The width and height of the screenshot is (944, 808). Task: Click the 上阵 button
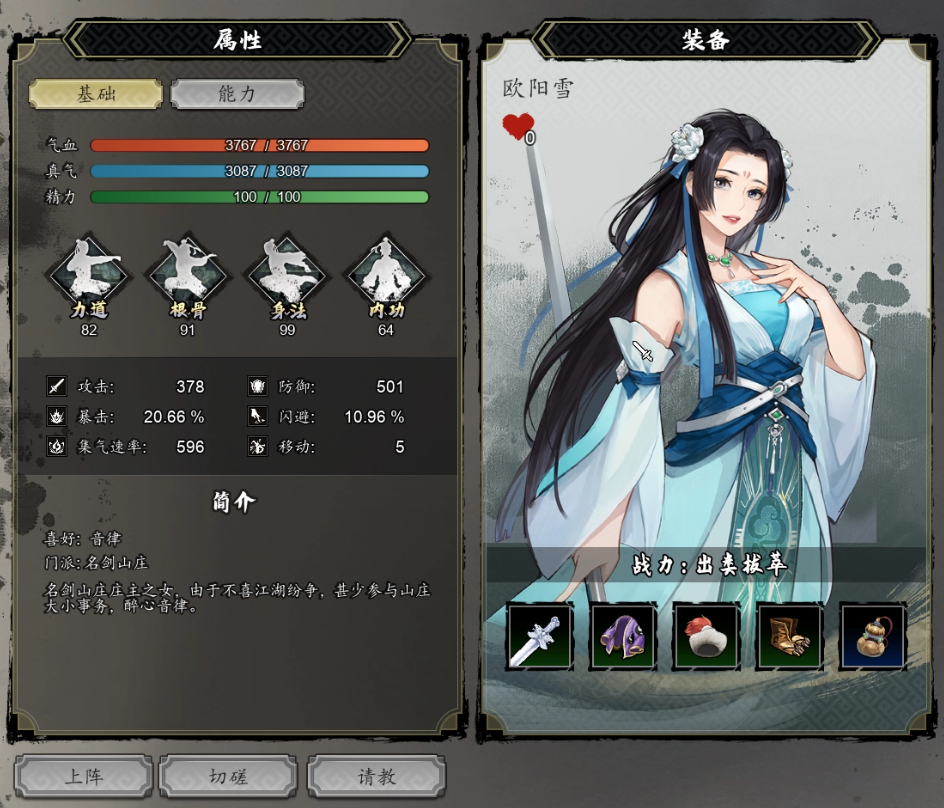pyautogui.click(x=84, y=776)
